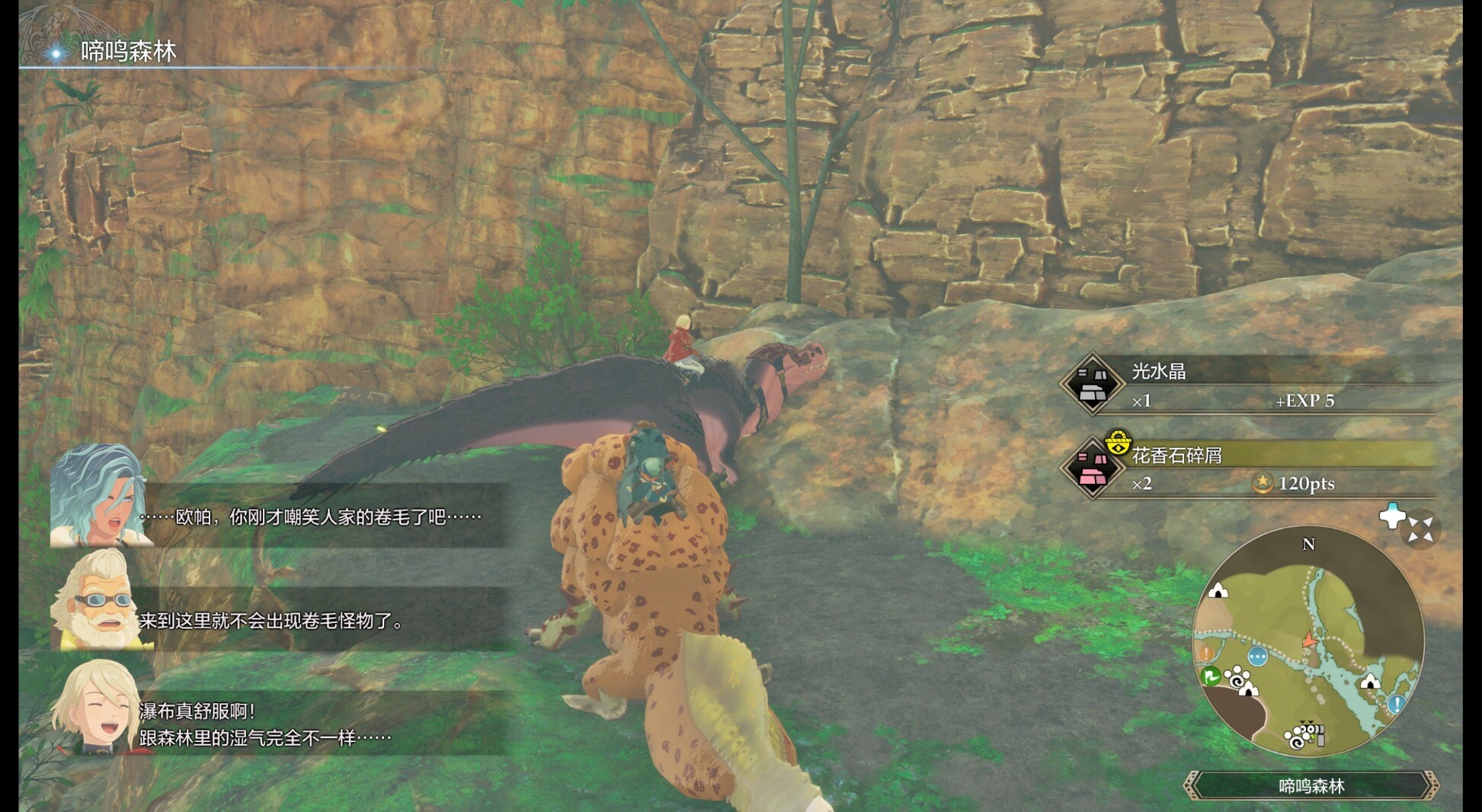Click the 啼鸣森林 area label below minimap
The height and width of the screenshot is (812, 1482).
click(x=1311, y=786)
